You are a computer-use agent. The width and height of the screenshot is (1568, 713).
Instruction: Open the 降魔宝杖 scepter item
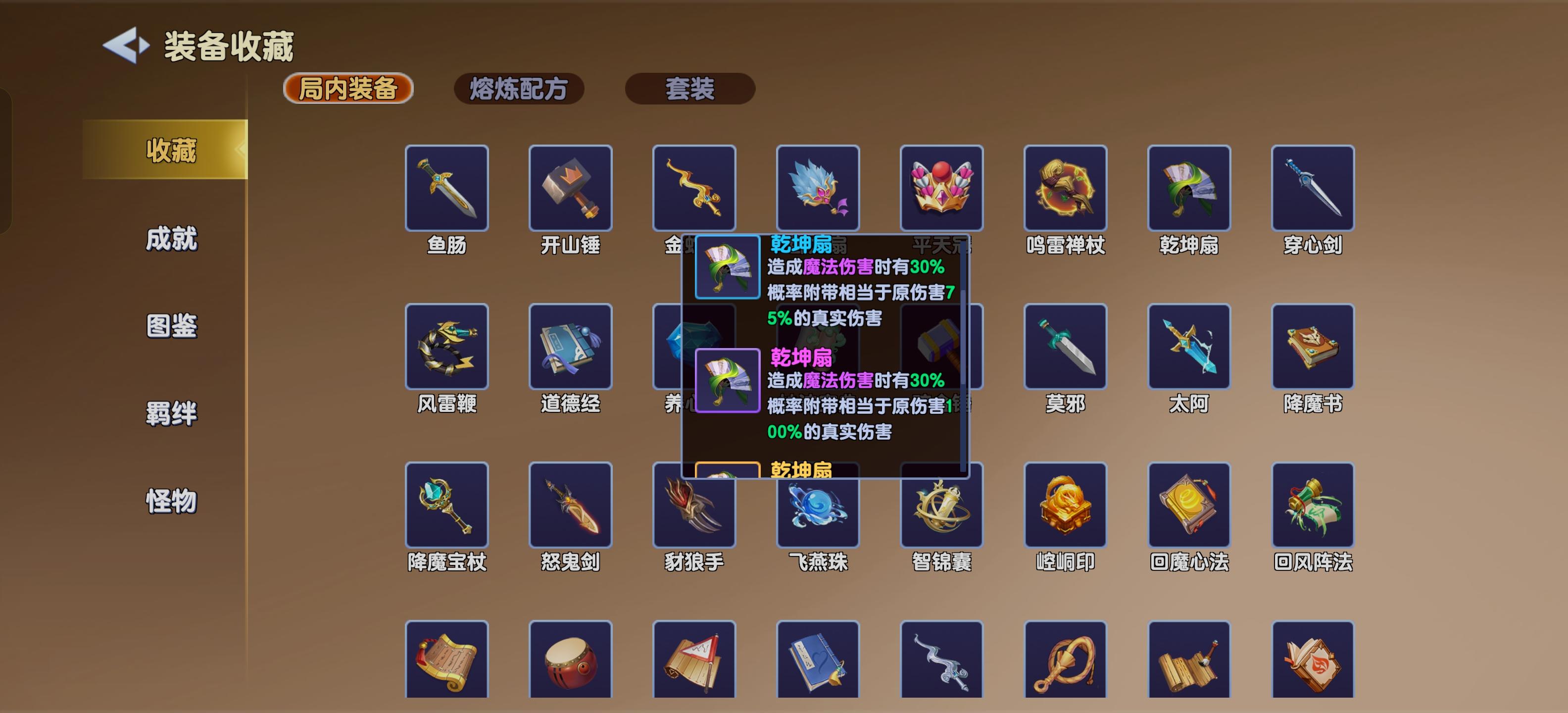click(447, 506)
